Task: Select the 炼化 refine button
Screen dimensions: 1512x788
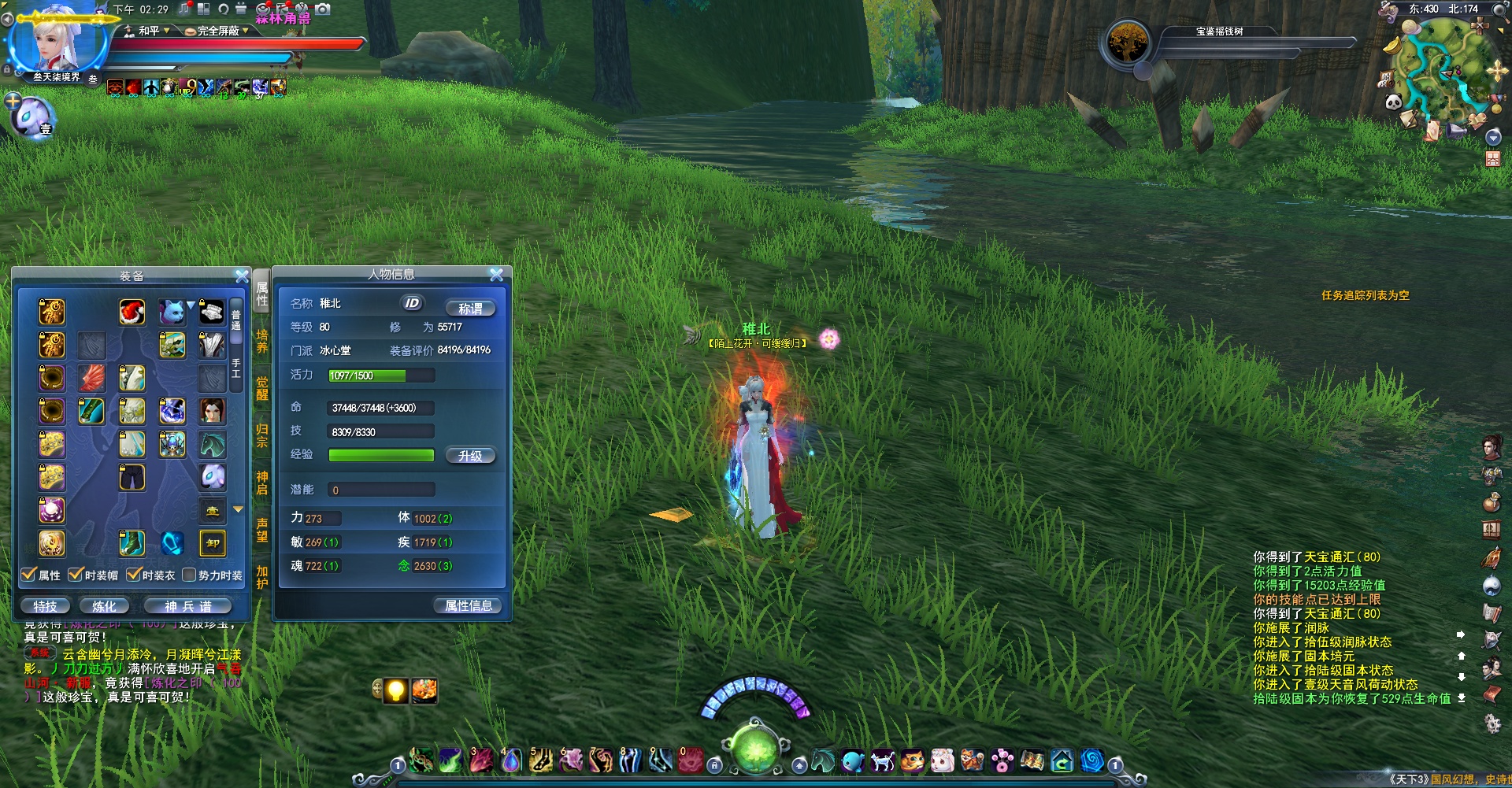Action: tap(104, 606)
